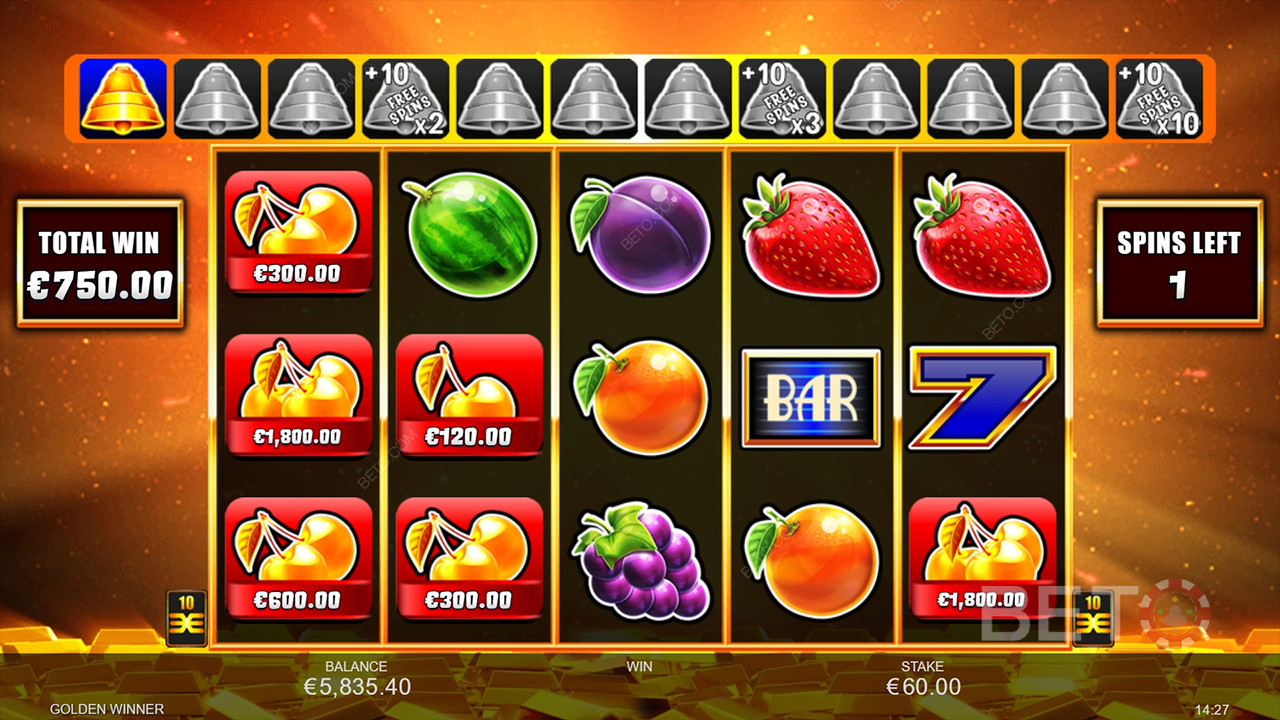The height and width of the screenshot is (720, 1280).
Task: Choose the €120.00 cherry tile
Action: point(469,397)
